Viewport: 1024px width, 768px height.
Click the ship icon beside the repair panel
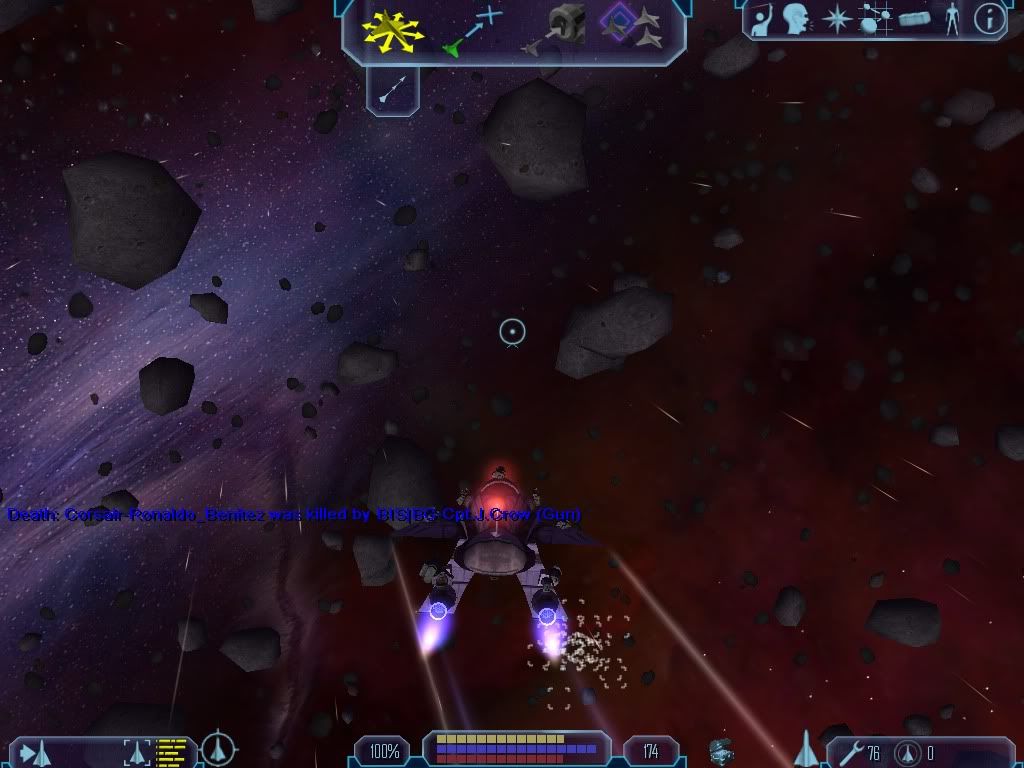pyautogui.click(x=807, y=749)
